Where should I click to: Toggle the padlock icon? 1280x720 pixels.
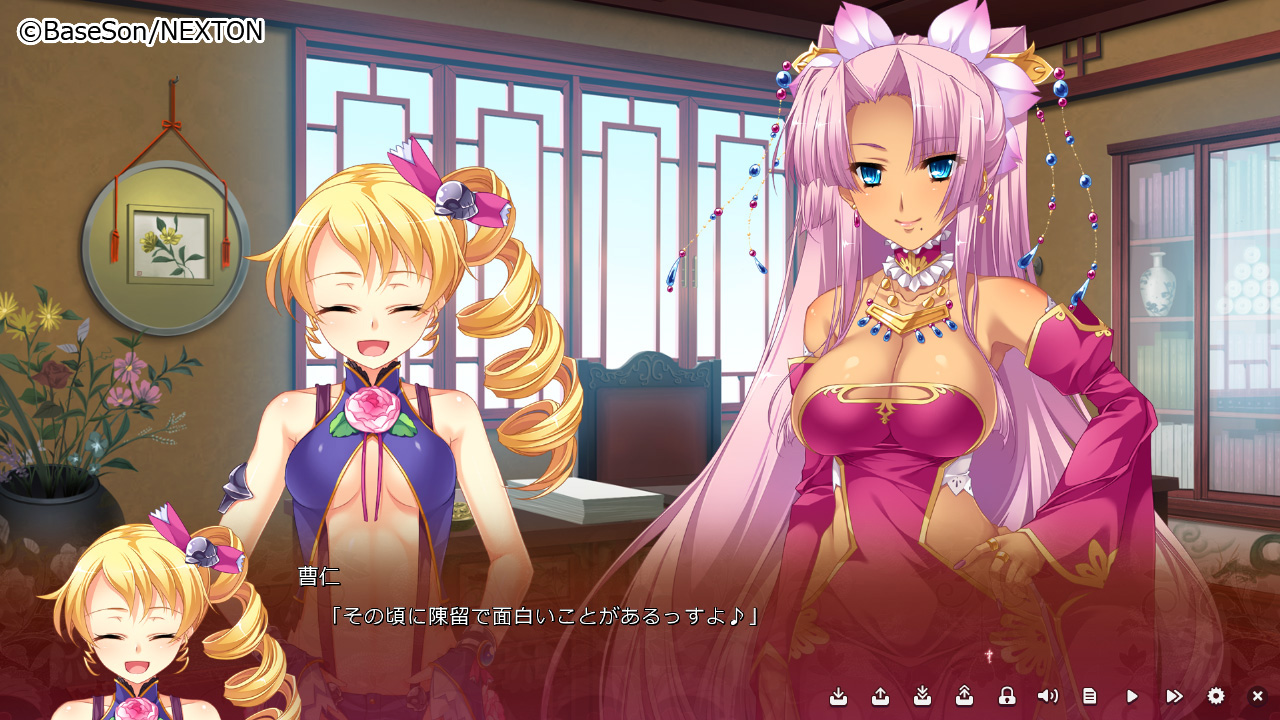coord(1007,696)
